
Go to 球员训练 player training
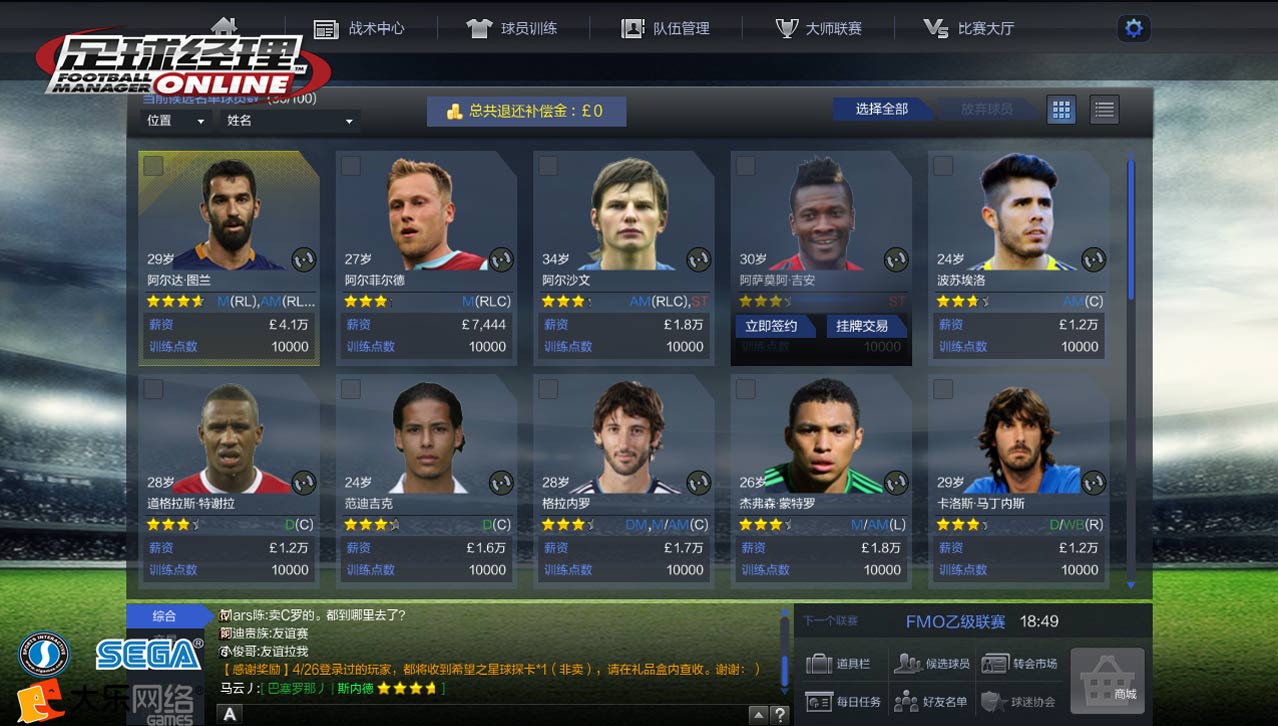[x=512, y=28]
